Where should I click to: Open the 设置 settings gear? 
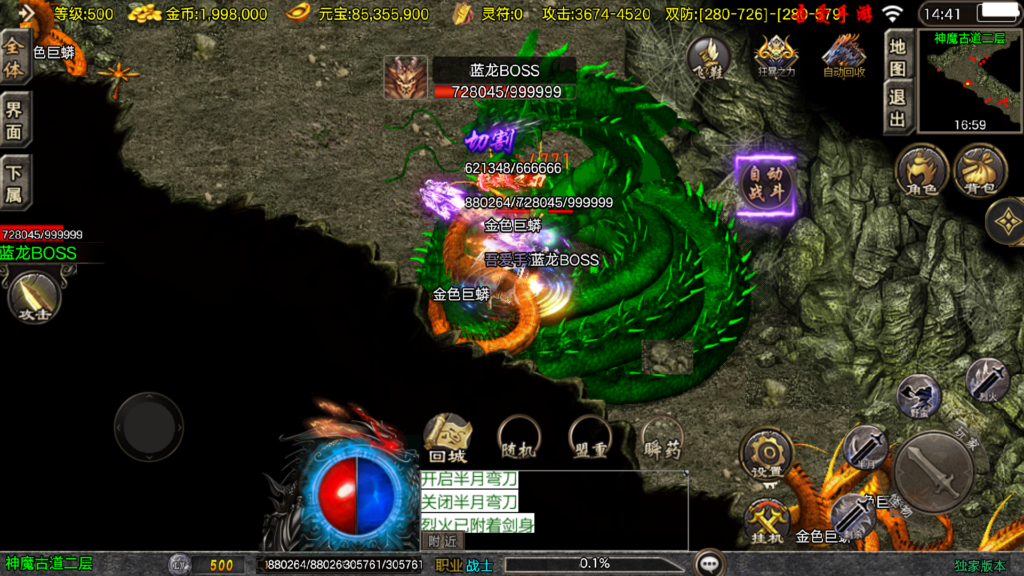[x=767, y=455]
